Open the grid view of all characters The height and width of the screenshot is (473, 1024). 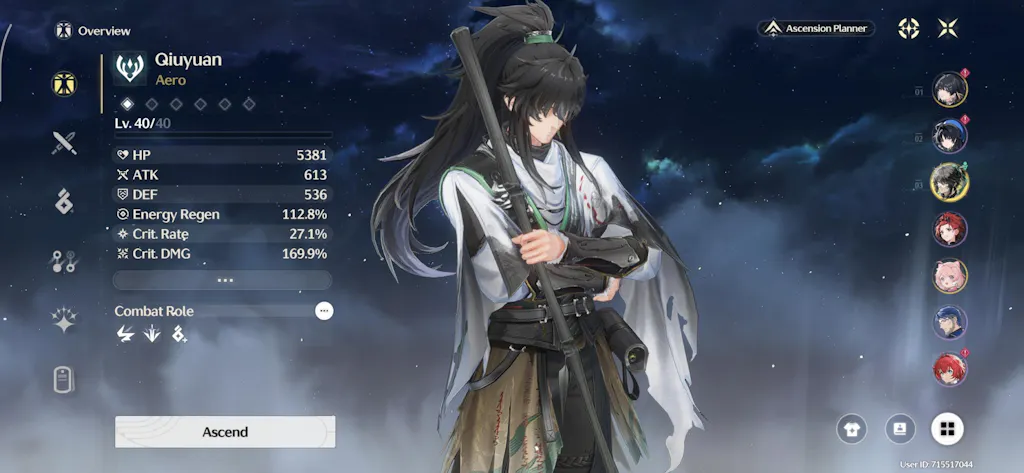947,429
